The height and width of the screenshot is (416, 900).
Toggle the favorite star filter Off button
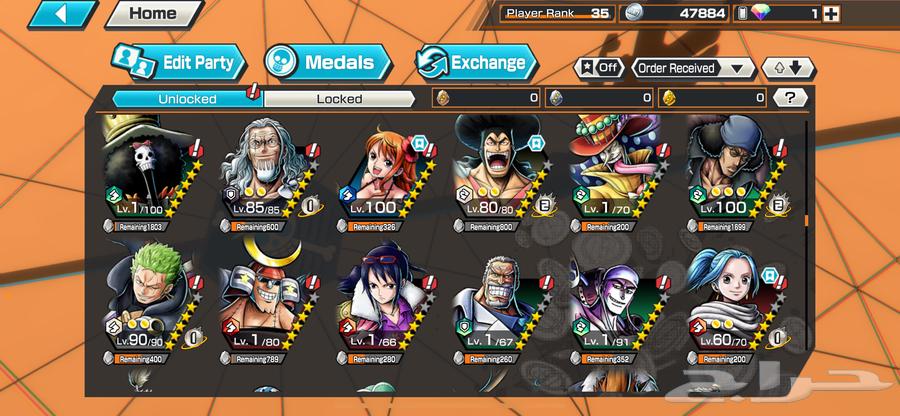coord(598,68)
